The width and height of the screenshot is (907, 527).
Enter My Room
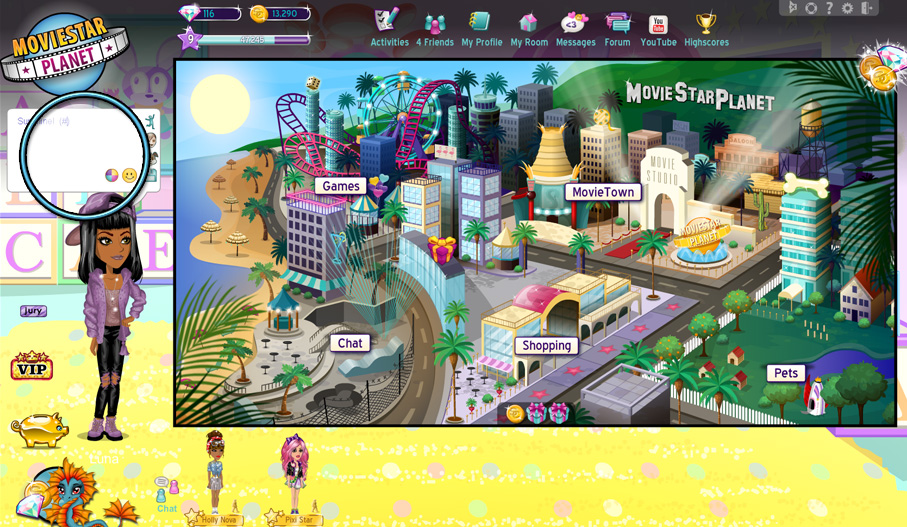(x=529, y=27)
